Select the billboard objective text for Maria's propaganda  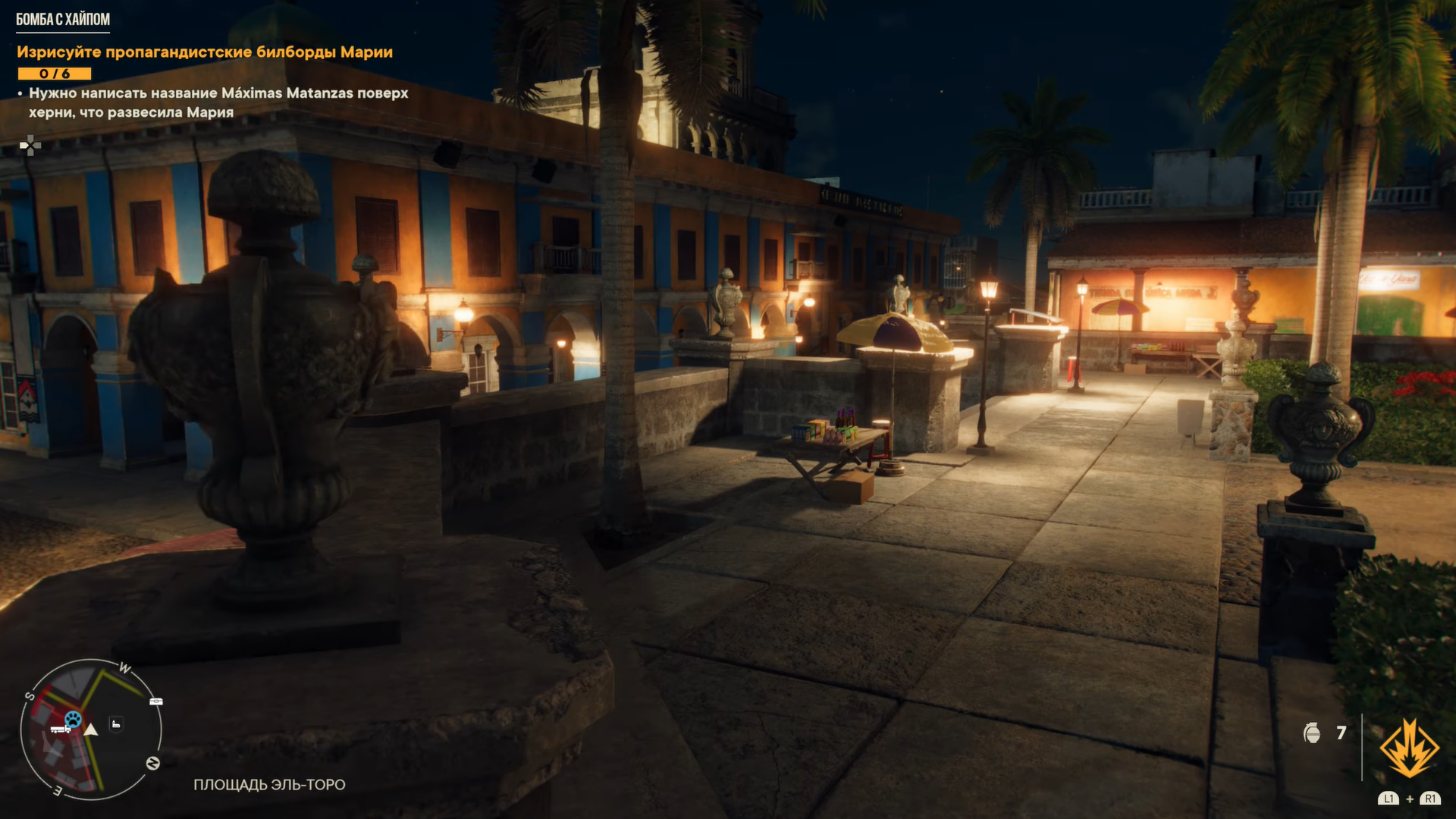pyautogui.click(x=205, y=52)
